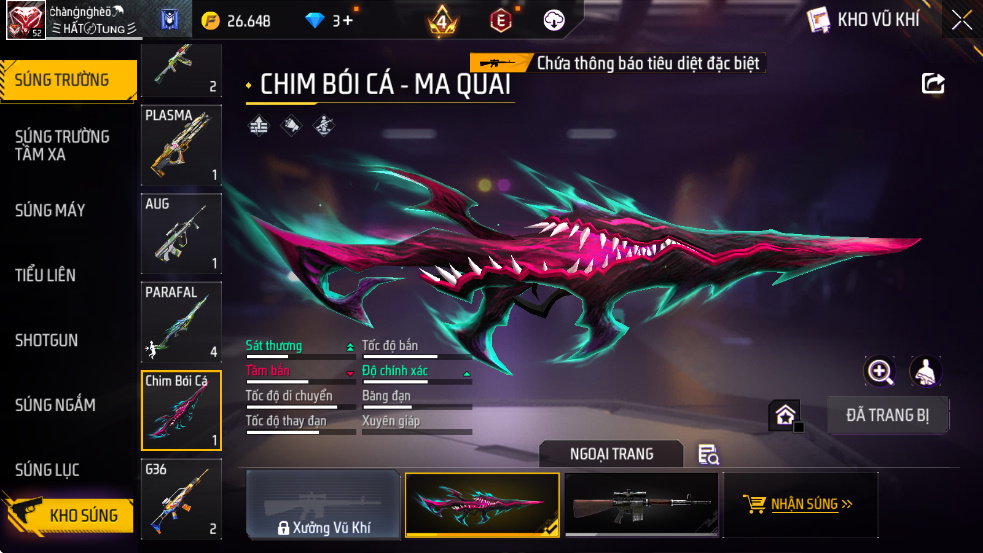Zoom in with the magnifier icon
The width and height of the screenshot is (983, 553).
click(880, 372)
